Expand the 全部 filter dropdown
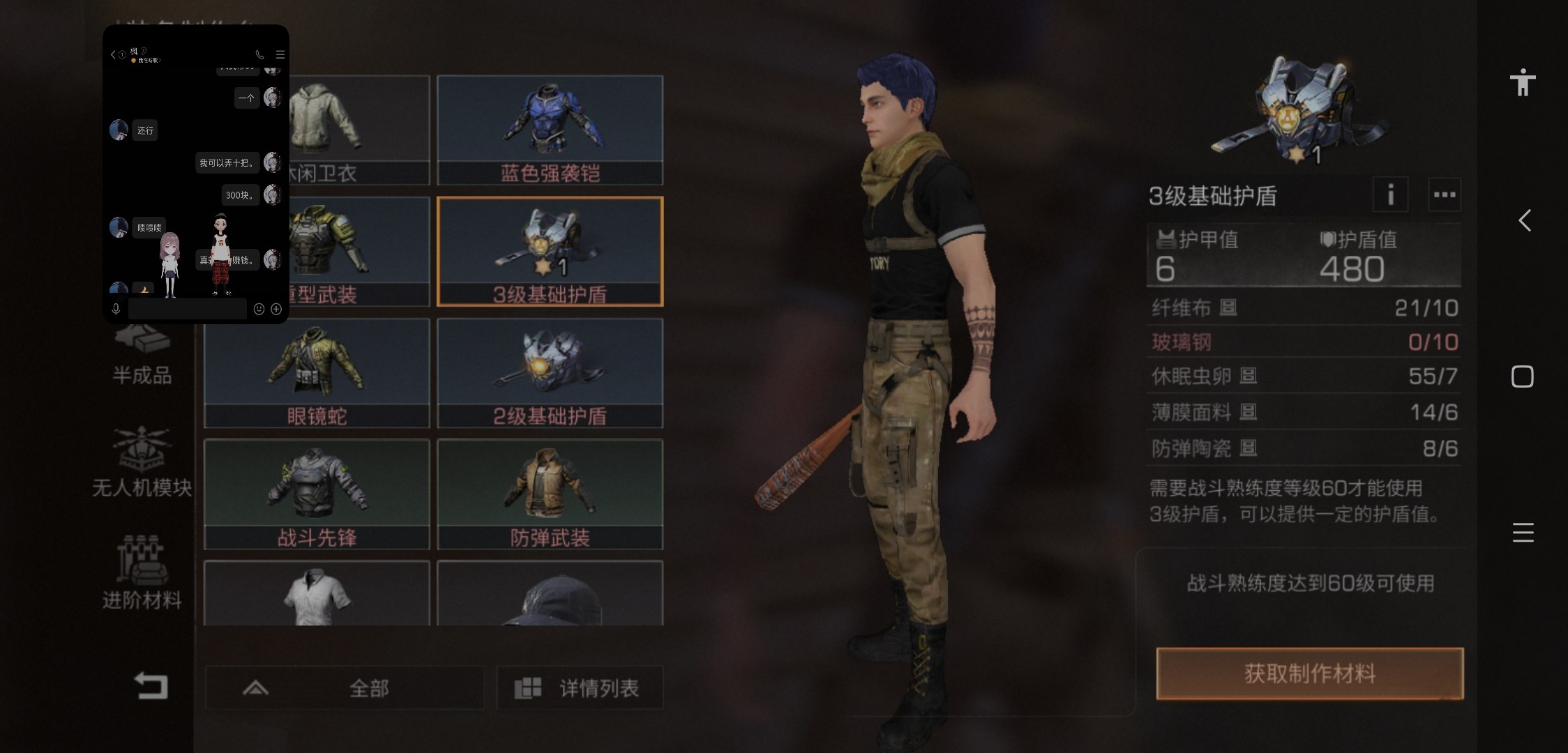Image resolution: width=1568 pixels, height=753 pixels. pos(345,688)
